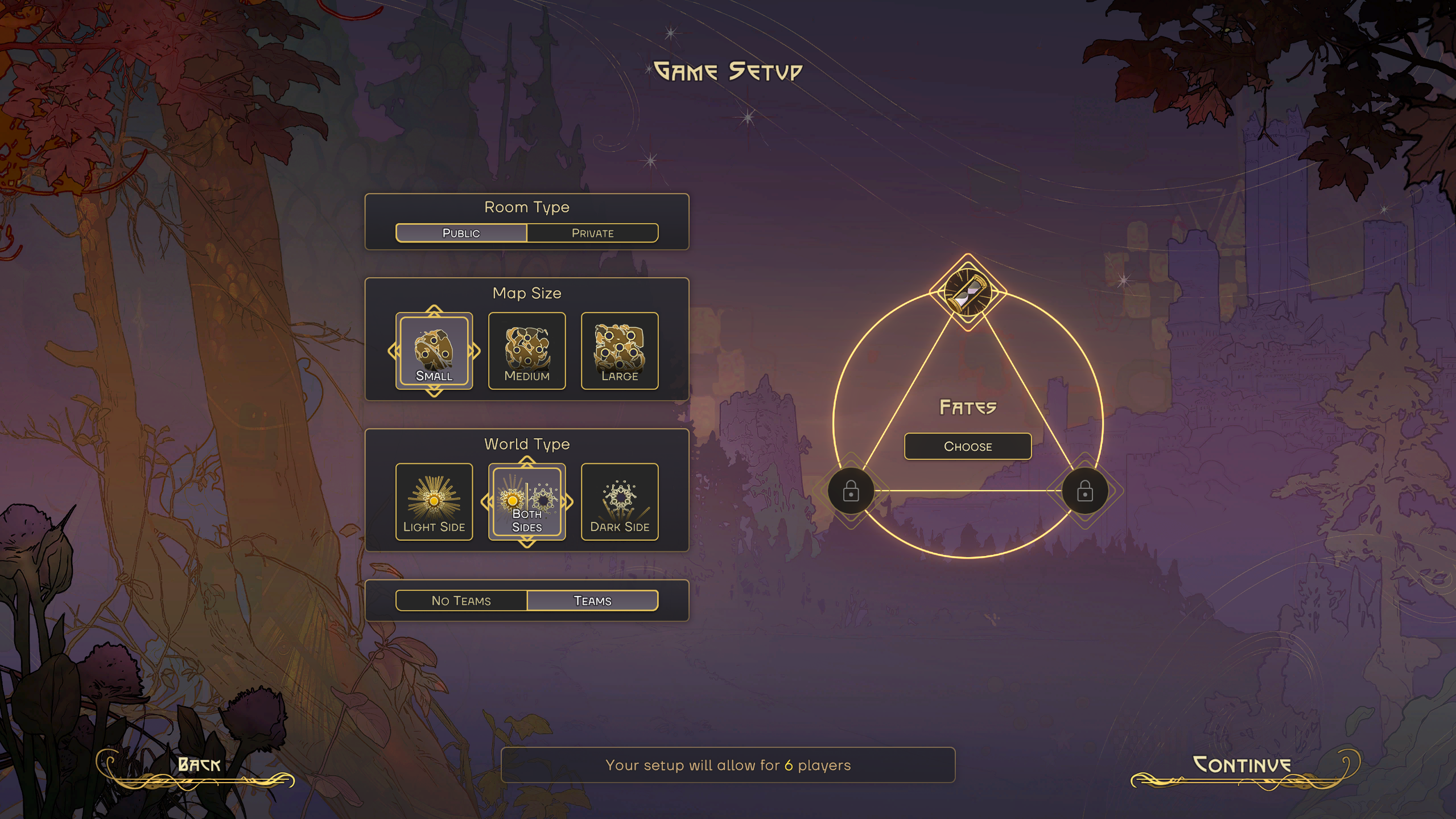Pick the Large map size

coord(620,351)
